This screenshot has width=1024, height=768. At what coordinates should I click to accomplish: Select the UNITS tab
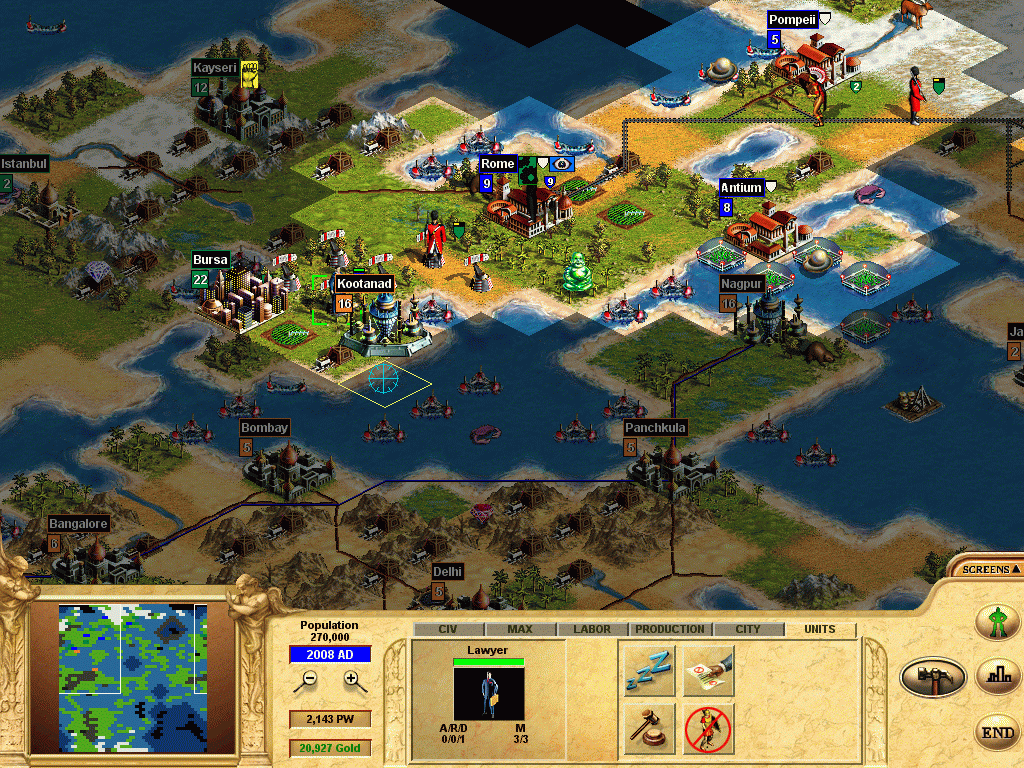[x=821, y=630]
